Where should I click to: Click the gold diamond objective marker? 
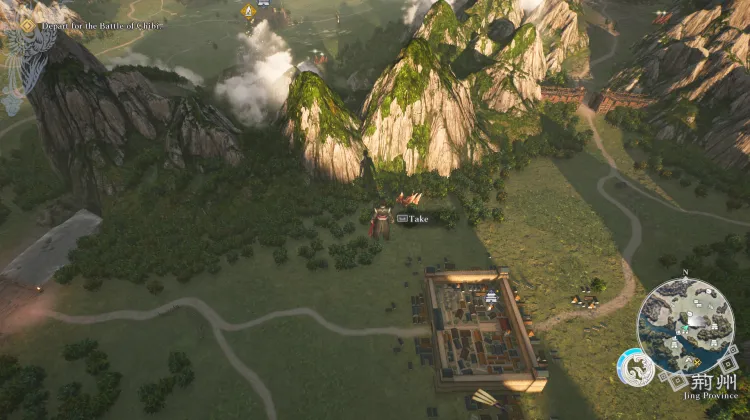pos(248,11)
